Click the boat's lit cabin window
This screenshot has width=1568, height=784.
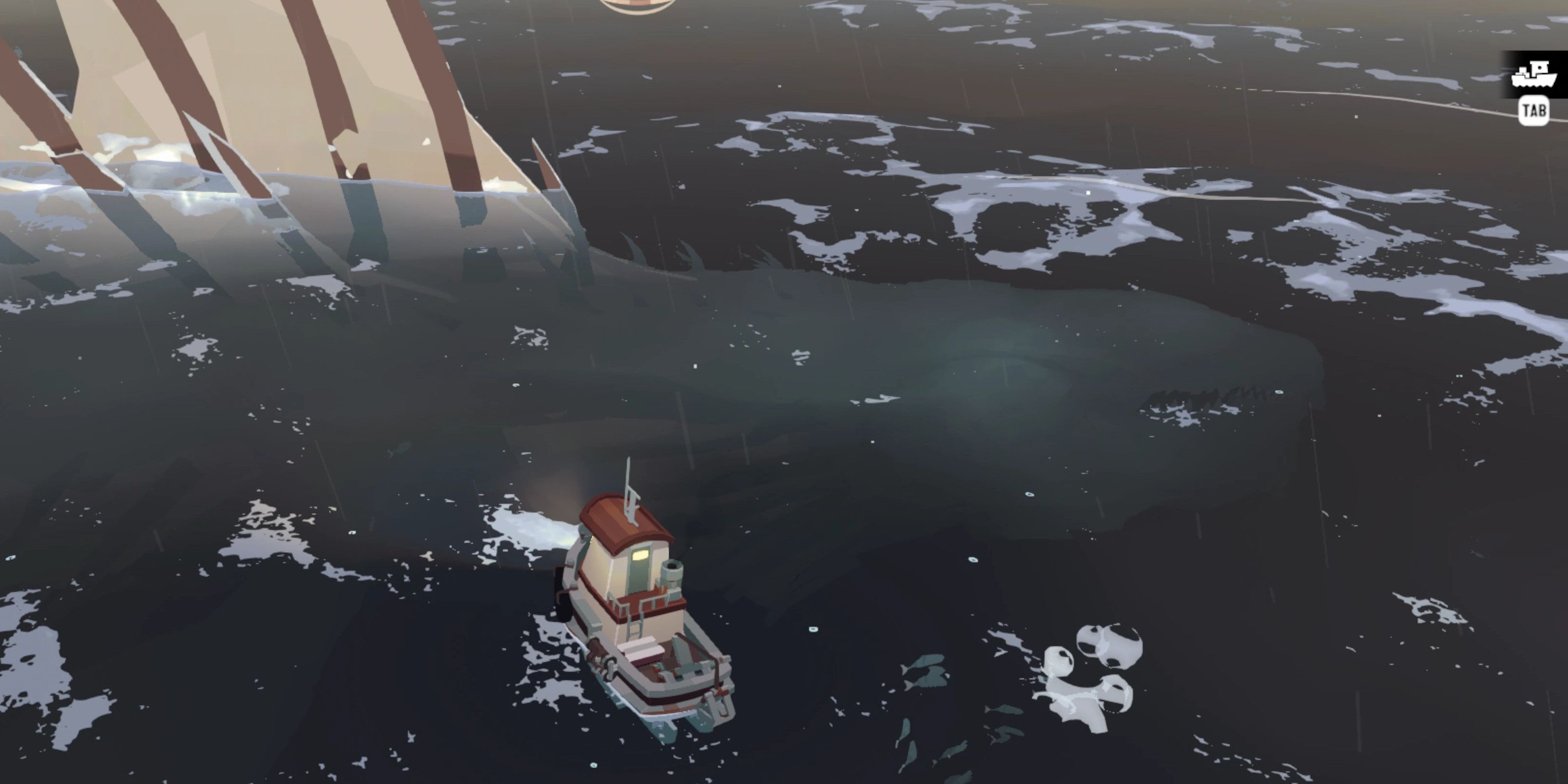(x=640, y=556)
